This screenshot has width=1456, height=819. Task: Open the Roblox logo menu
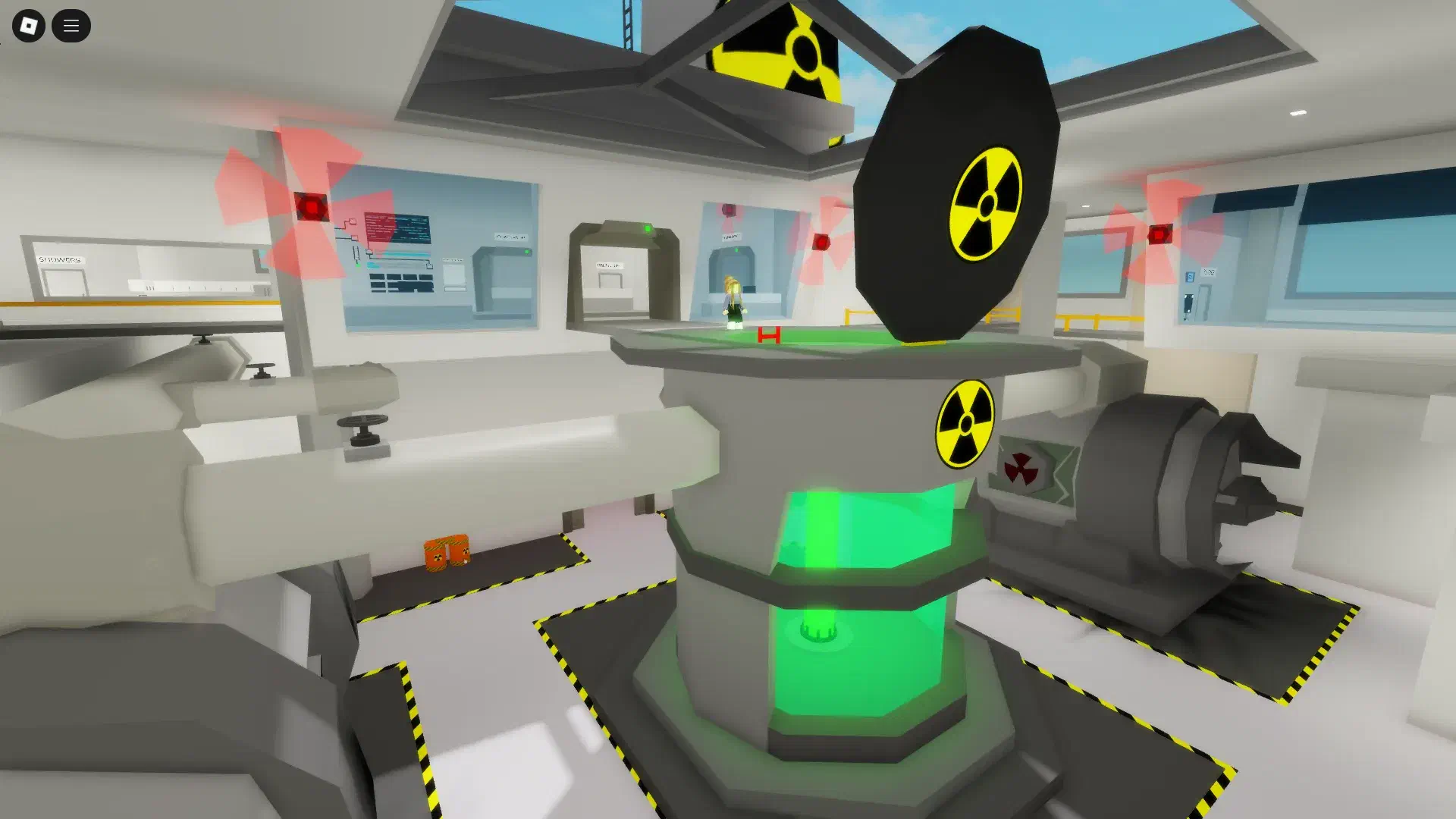29,26
